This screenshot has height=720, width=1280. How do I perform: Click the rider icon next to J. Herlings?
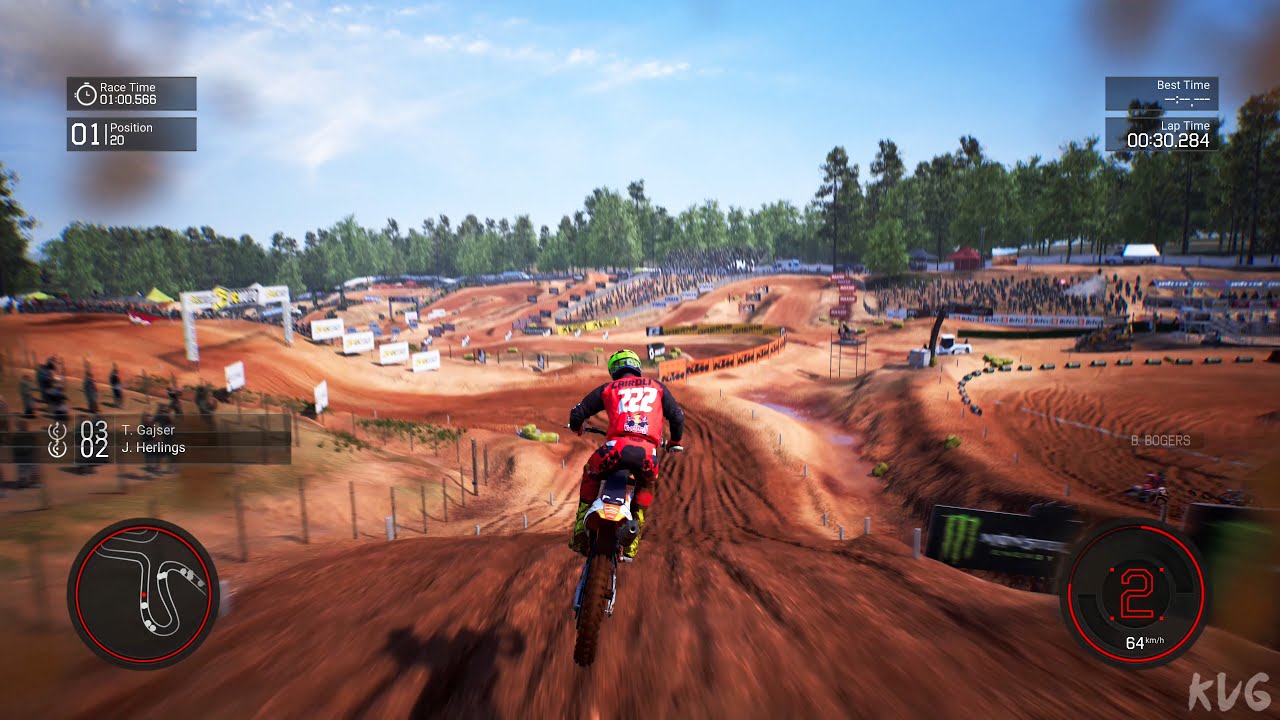[x=57, y=449]
